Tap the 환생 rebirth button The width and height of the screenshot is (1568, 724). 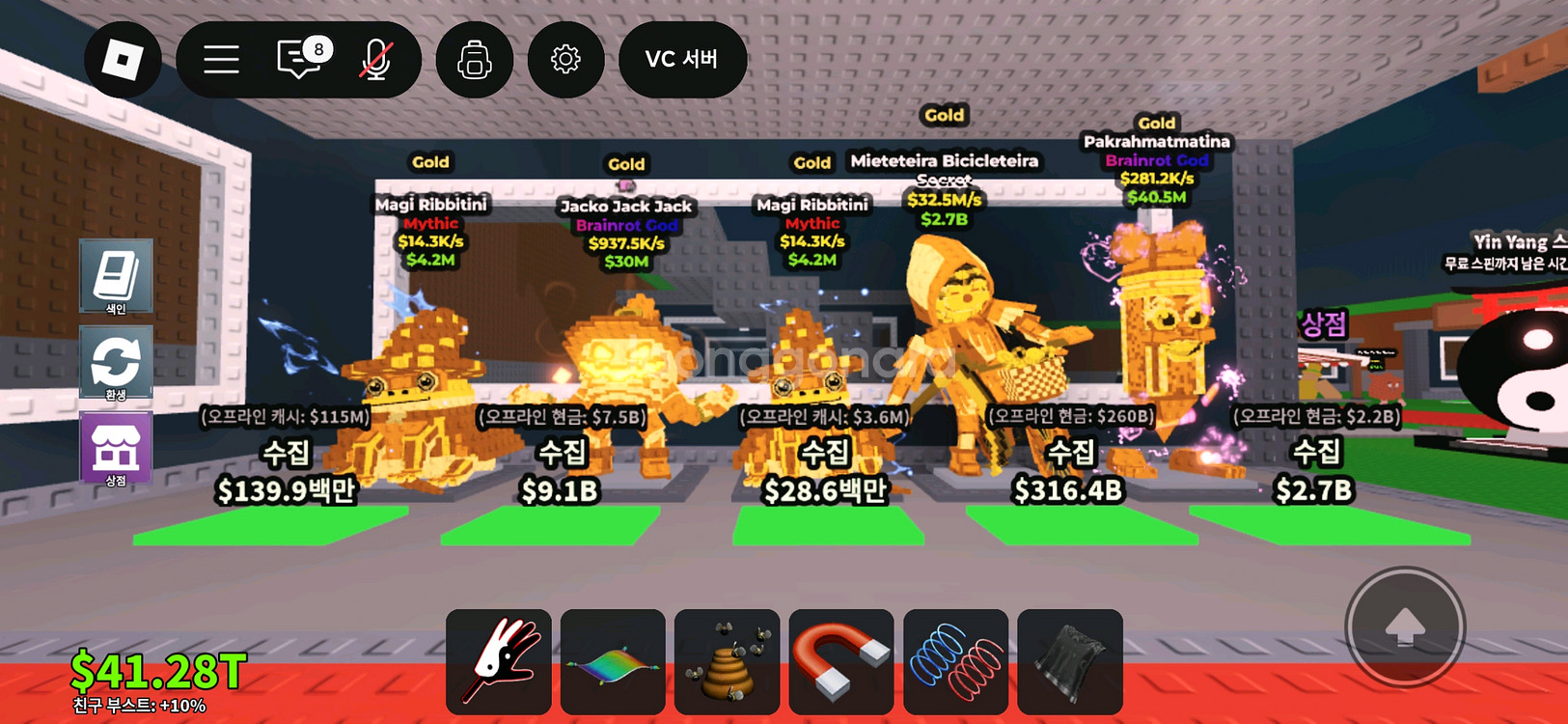[116, 363]
